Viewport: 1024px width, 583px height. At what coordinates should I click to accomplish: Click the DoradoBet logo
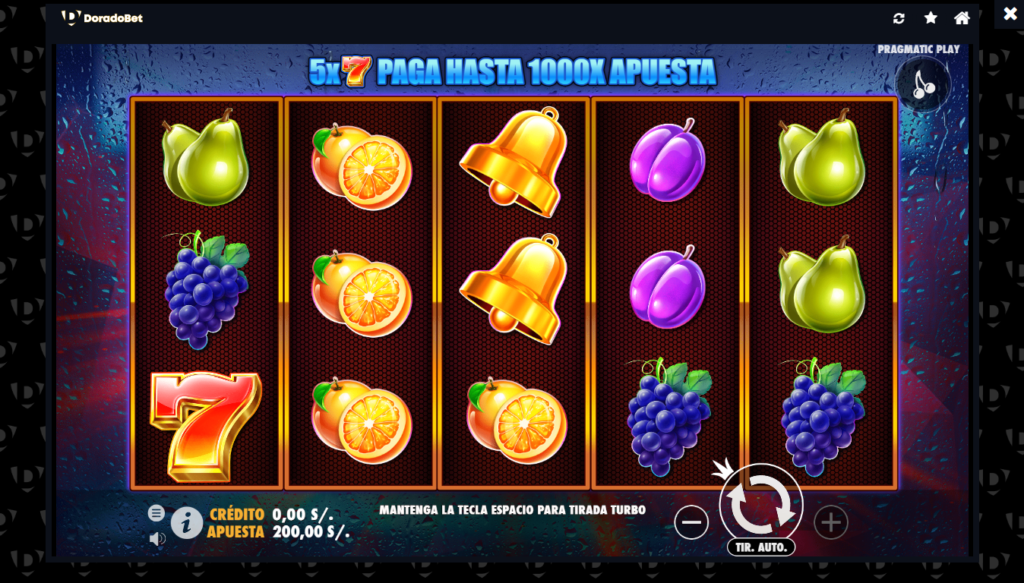(102, 18)
